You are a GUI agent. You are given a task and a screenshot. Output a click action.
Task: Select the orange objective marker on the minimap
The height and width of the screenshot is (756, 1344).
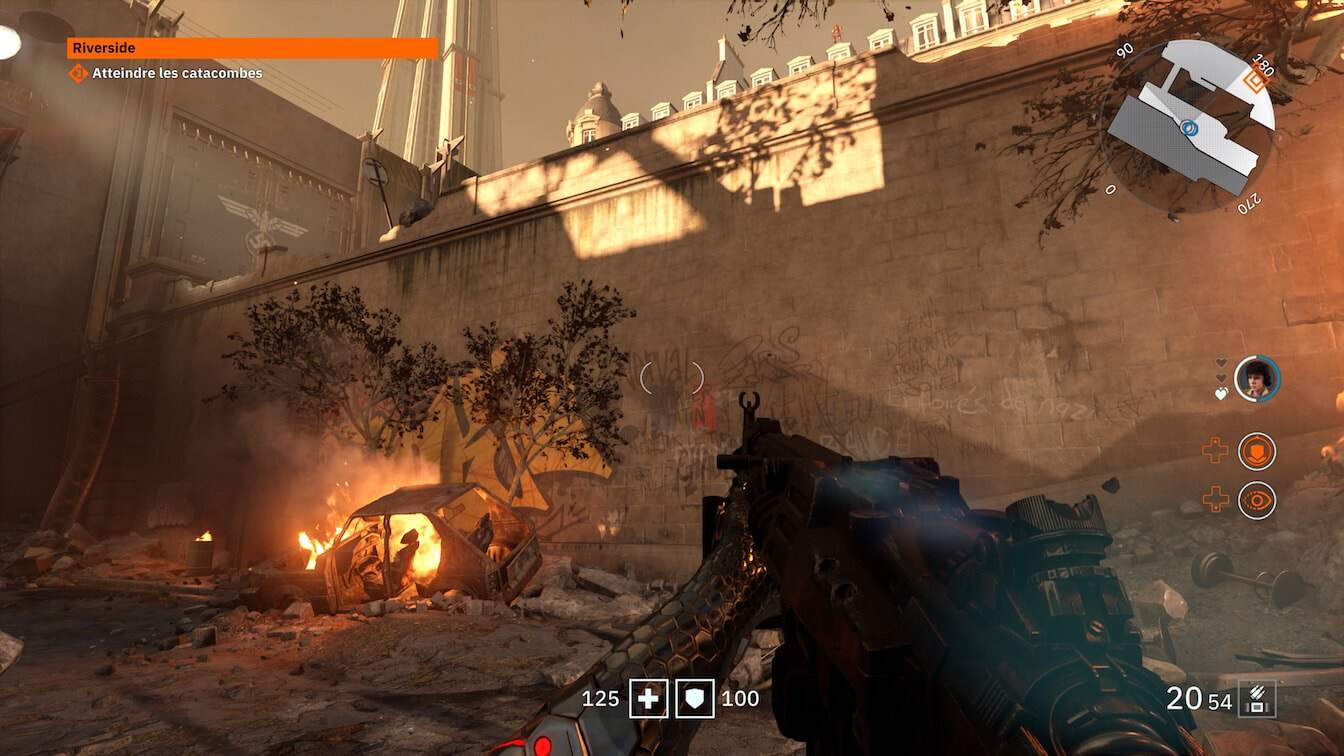click(x=1256, y=80)
